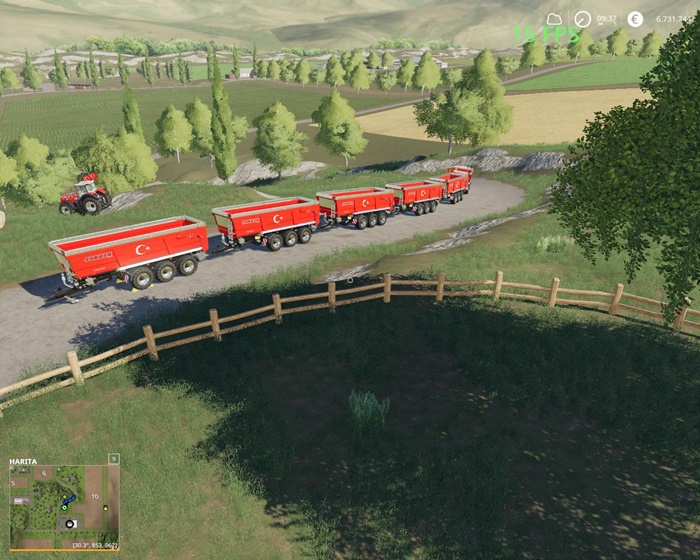Screen dimensions: 700x560
Task: Click the euro money icon
Action: coord(635,19)
